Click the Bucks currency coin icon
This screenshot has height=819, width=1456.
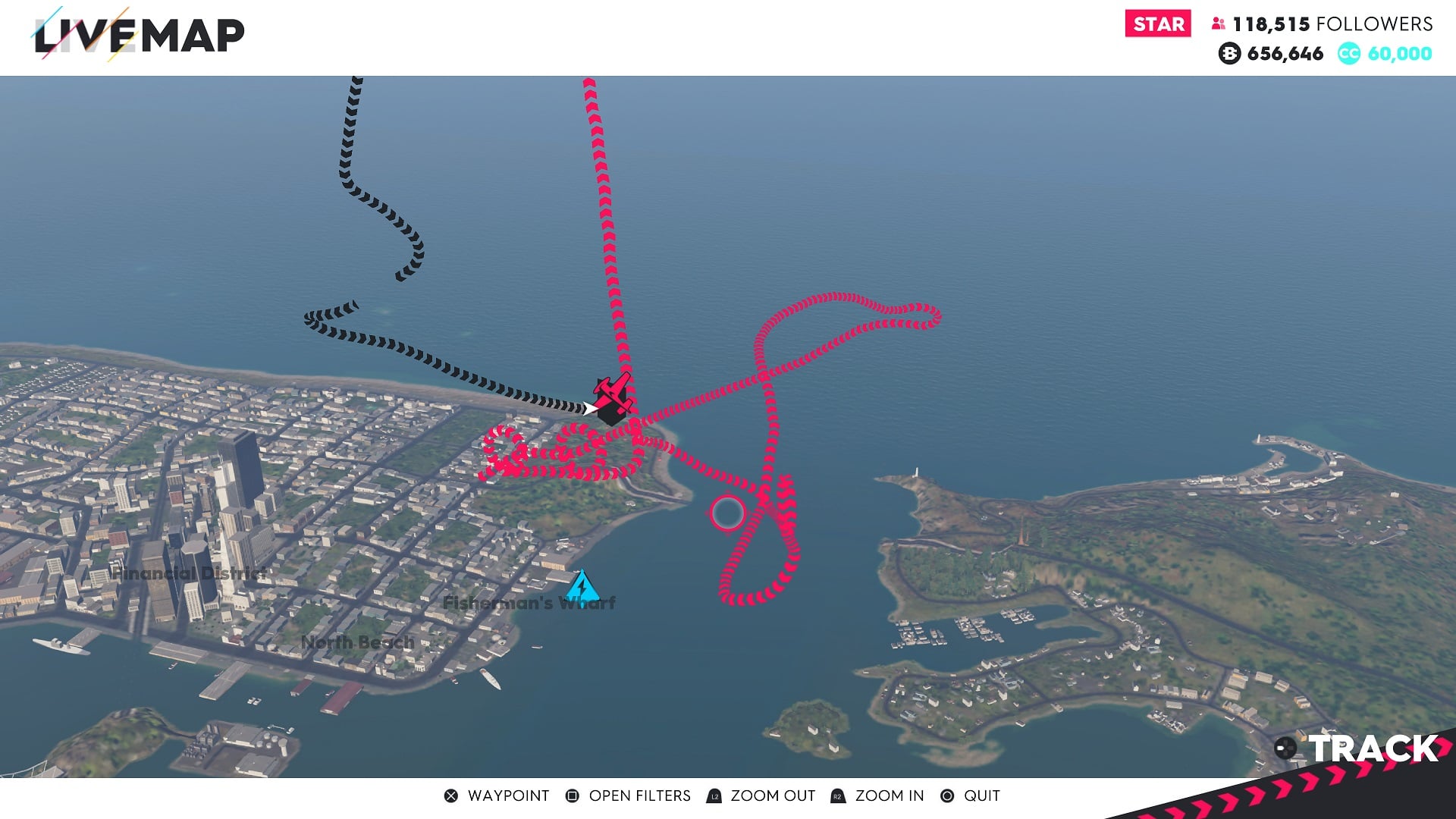point(1228,54)
